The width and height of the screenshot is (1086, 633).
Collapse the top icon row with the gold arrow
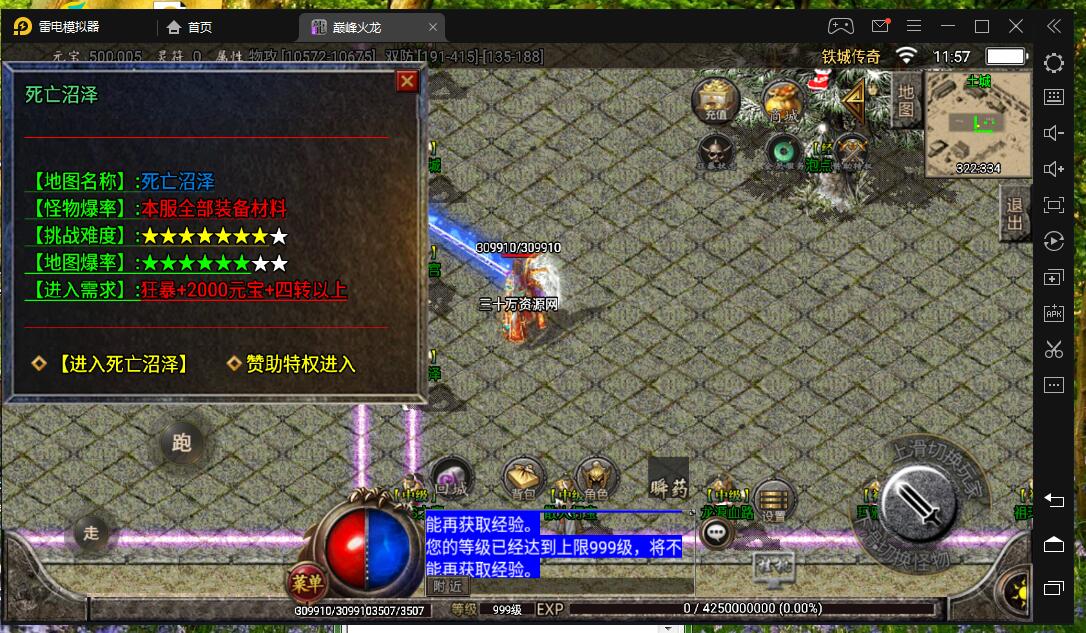tap(852, 98)
